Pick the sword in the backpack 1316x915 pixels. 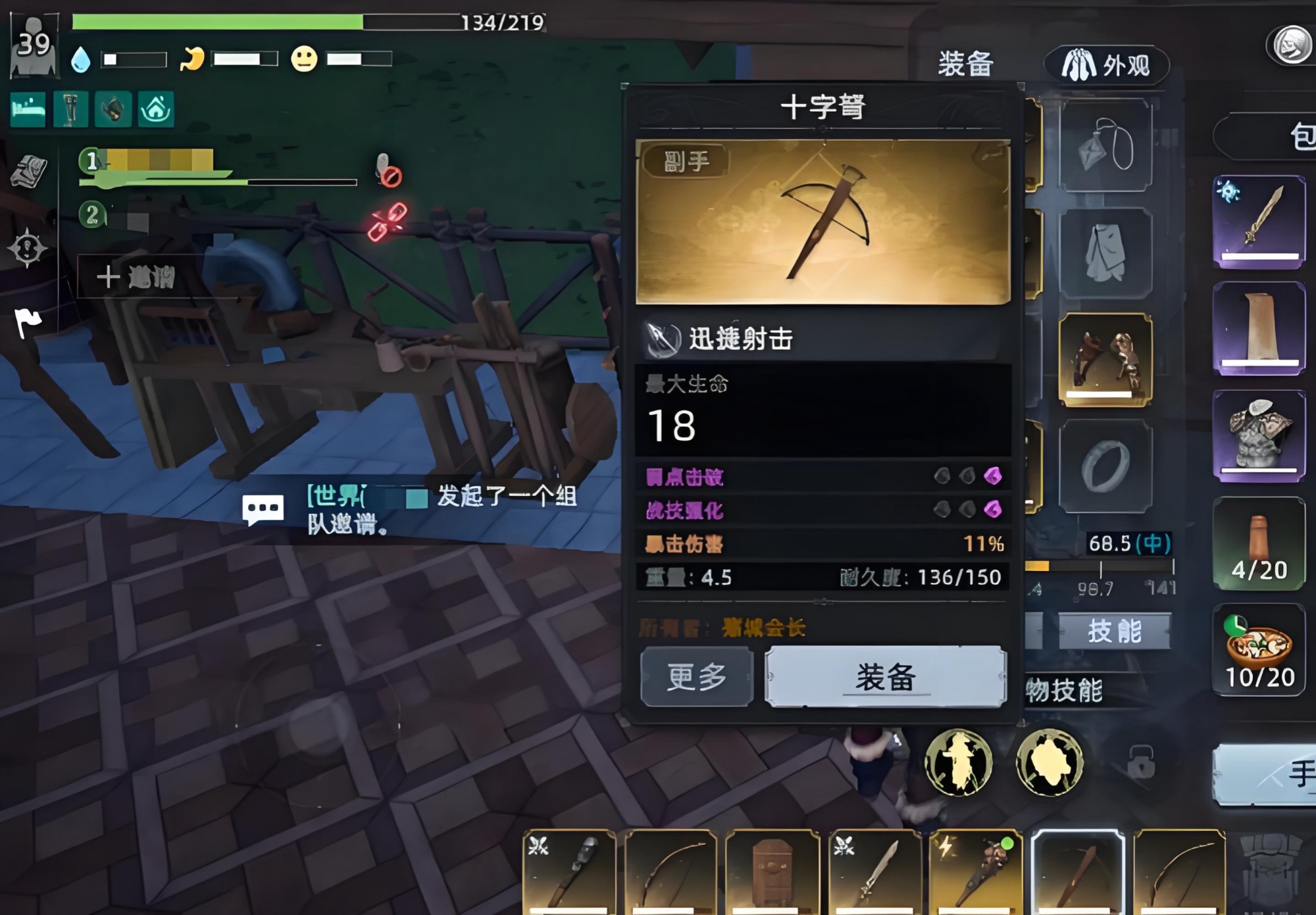point(1259,222)
